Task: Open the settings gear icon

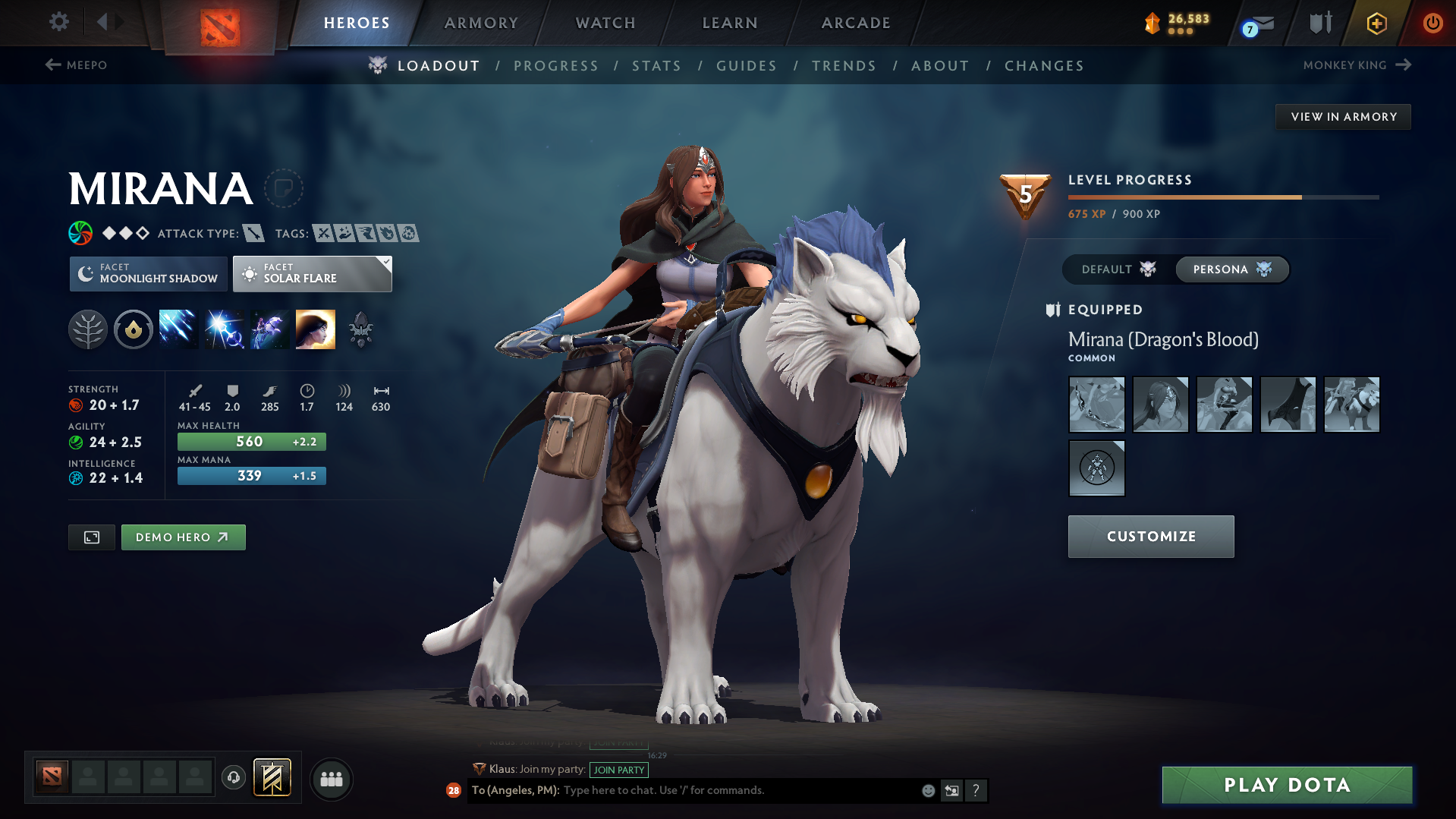Action: pyautogui.click(x=58, y=22)
